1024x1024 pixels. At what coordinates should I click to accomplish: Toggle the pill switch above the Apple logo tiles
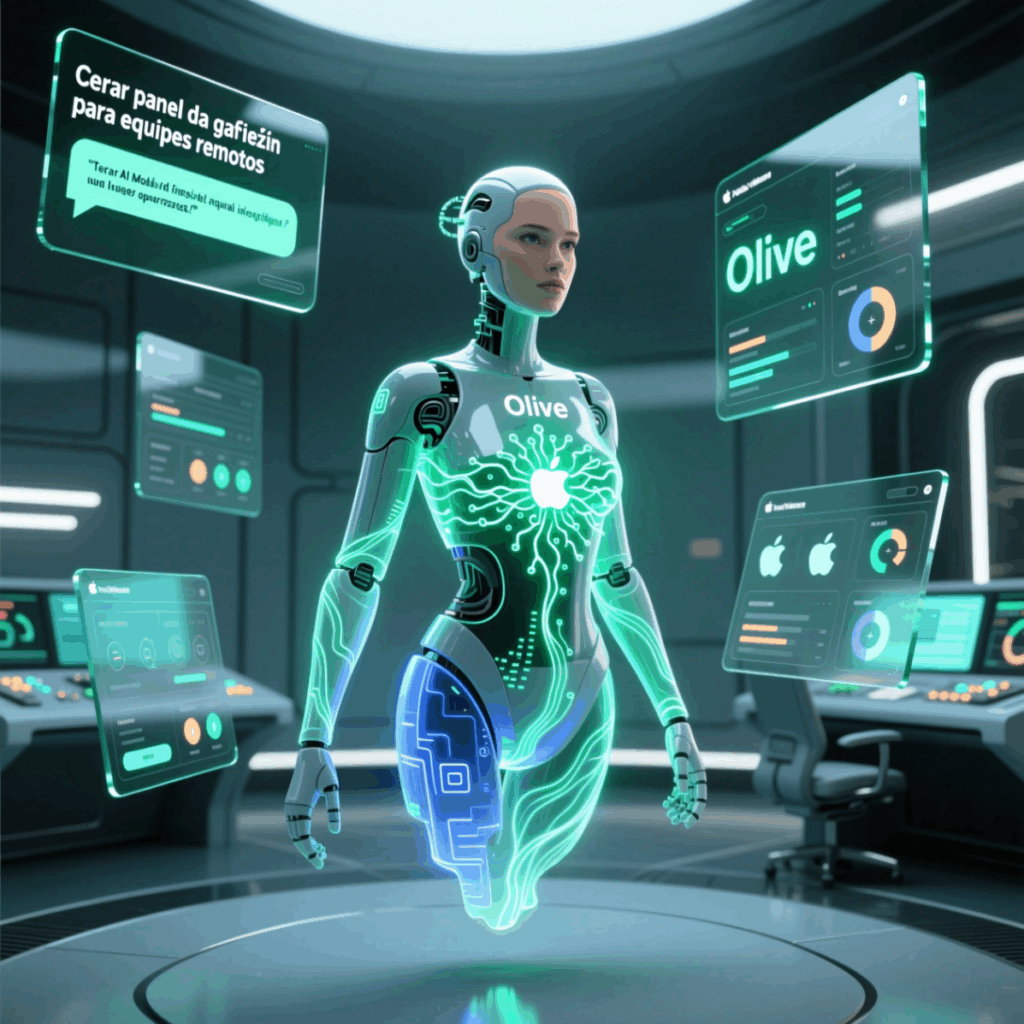(902, 492)
